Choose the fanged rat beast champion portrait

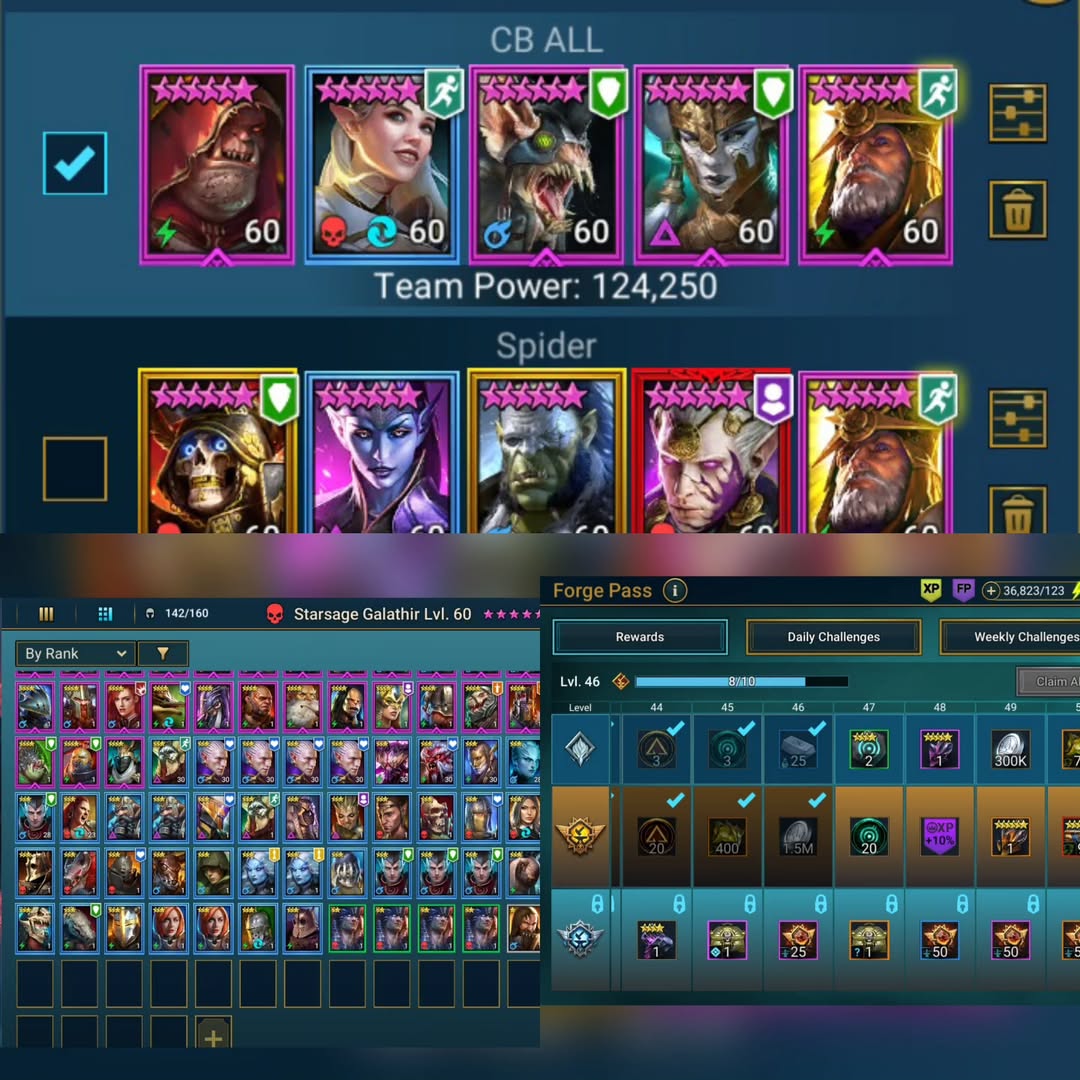(546, 165)
